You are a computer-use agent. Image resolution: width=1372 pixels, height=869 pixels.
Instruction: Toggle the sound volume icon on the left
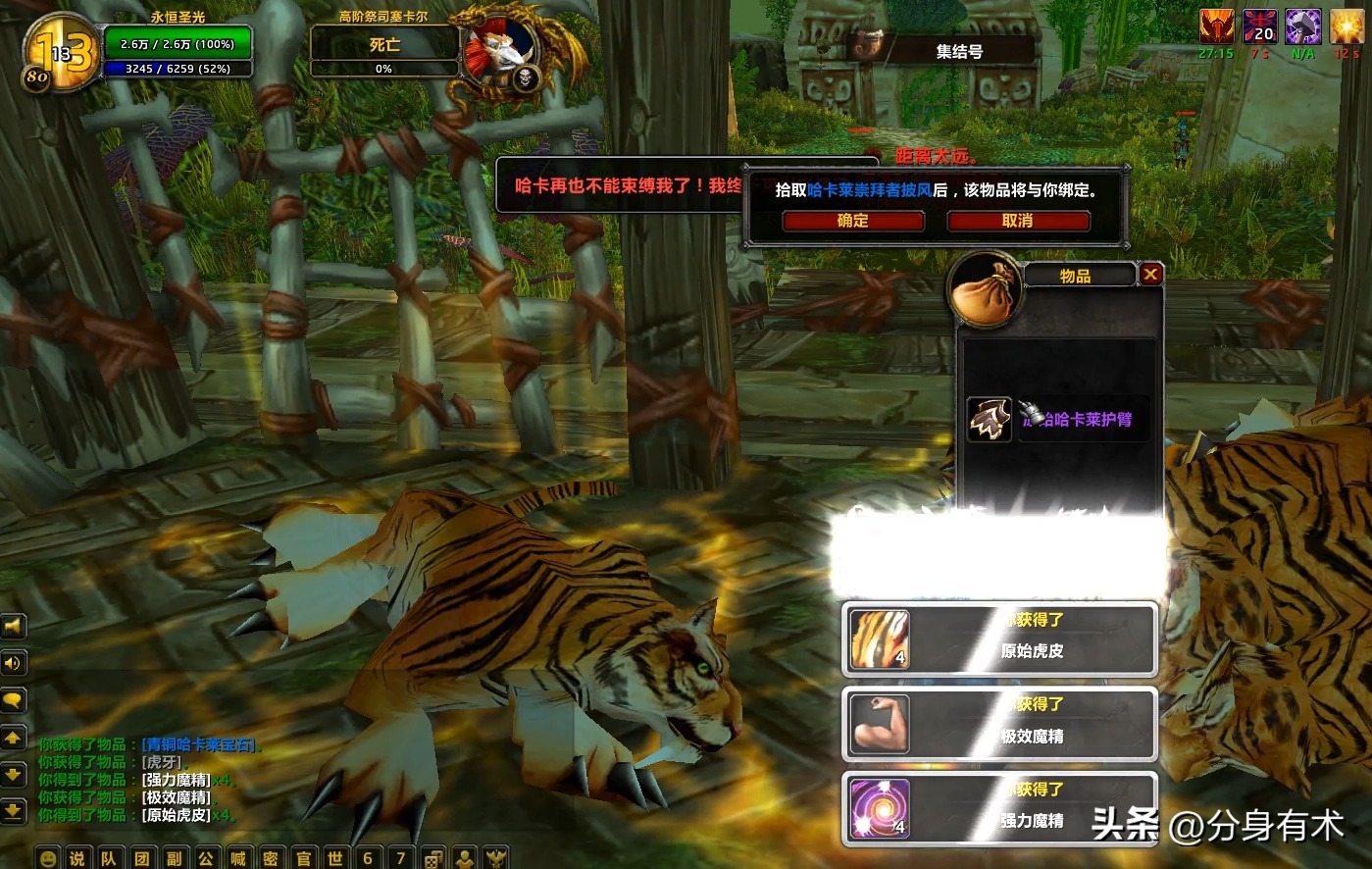(14, 663)
